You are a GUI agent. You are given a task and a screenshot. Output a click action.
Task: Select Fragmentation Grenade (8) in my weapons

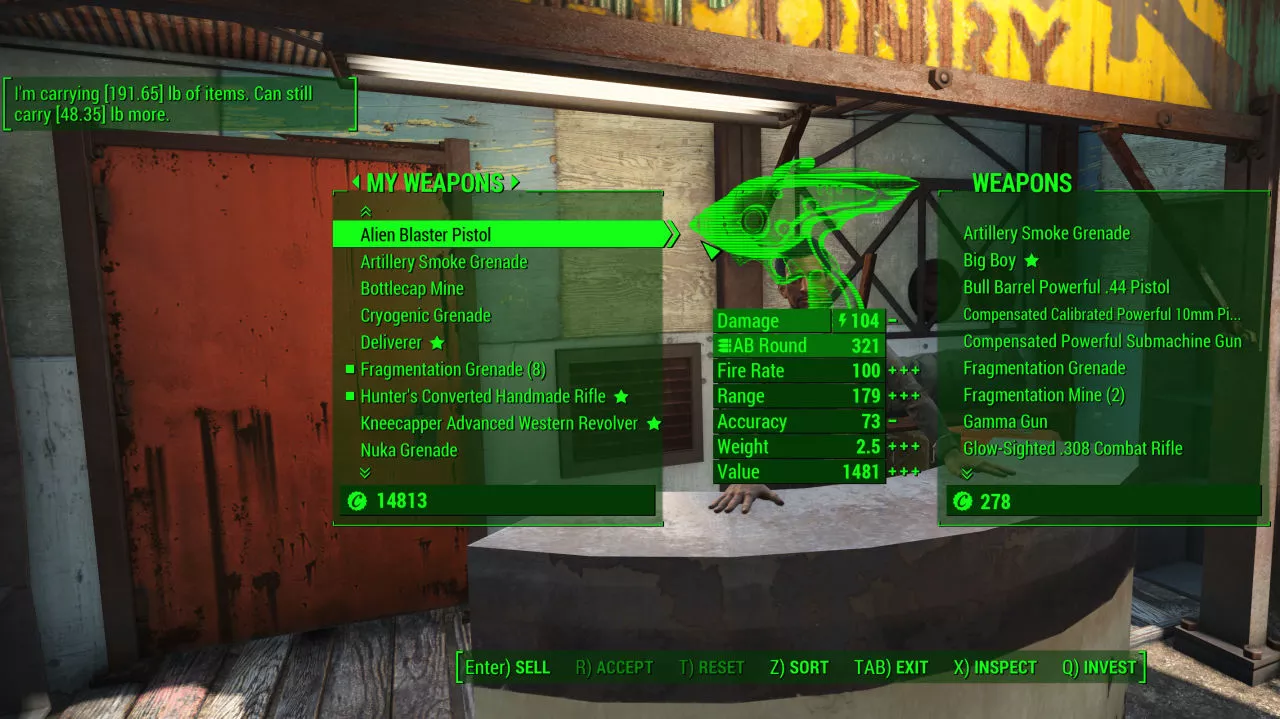point(453,370)
